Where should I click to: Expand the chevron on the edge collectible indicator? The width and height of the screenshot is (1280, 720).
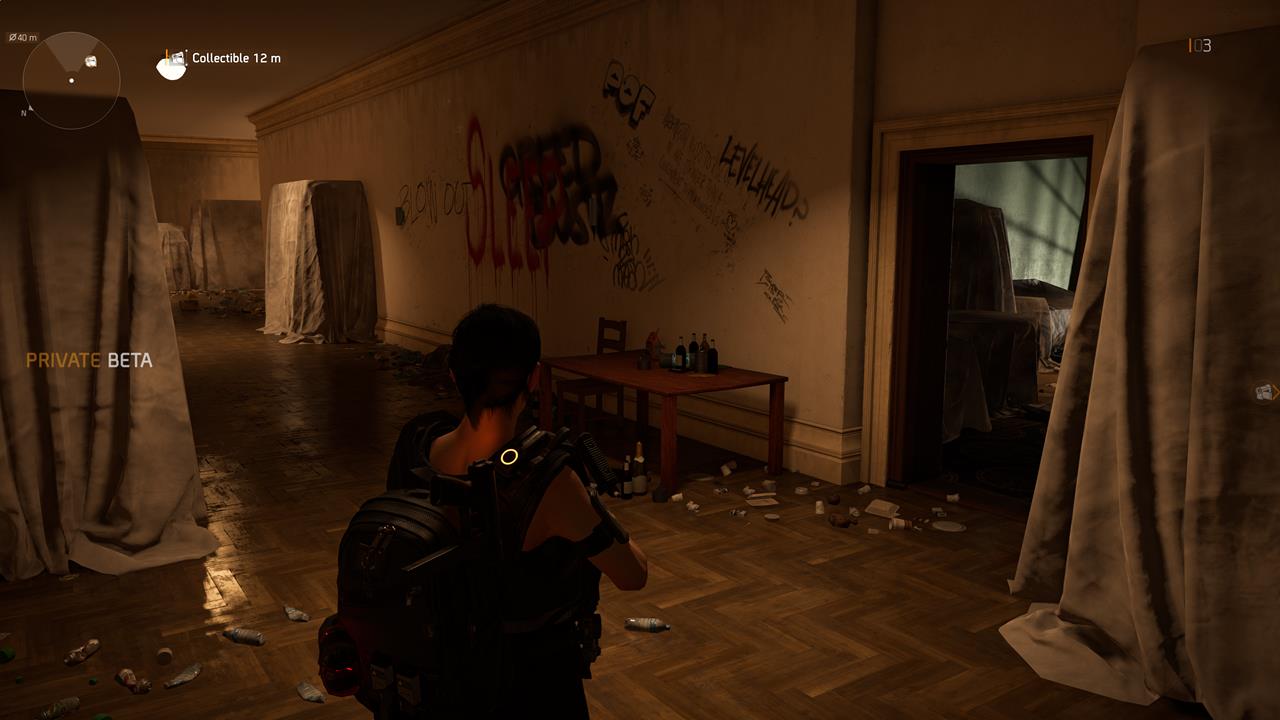pos(1276,393)
